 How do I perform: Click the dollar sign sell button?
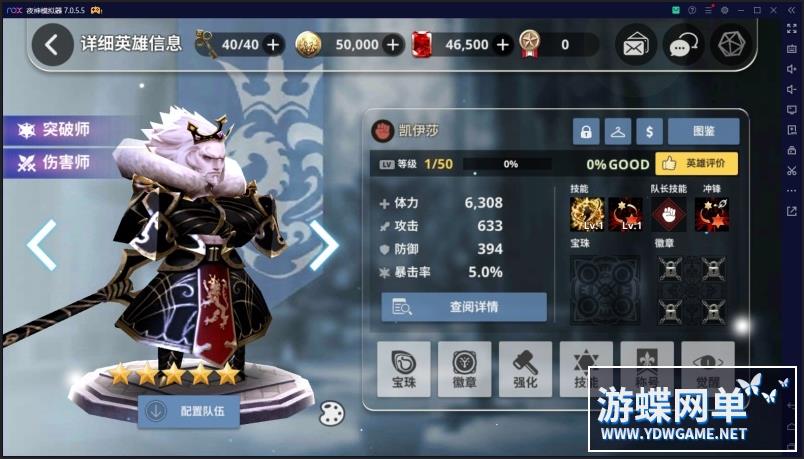650,131
